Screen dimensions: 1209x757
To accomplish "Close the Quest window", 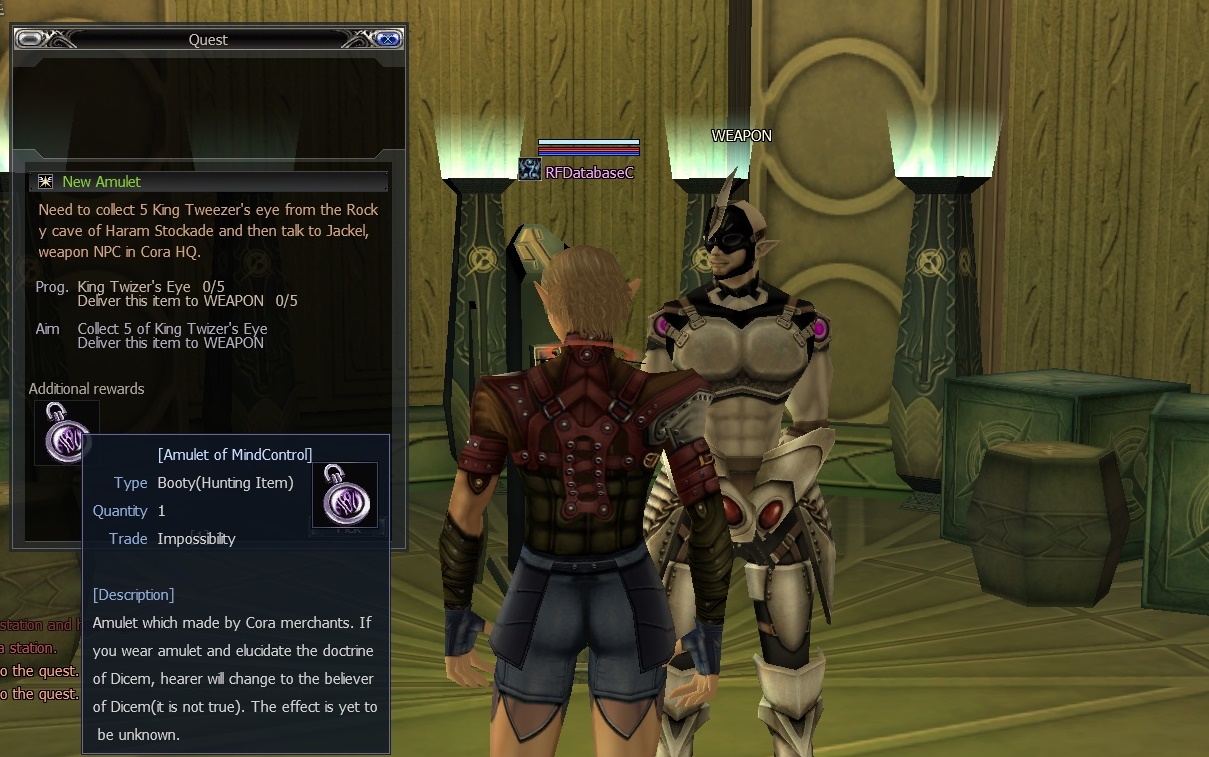I will [x=387, y=39].
